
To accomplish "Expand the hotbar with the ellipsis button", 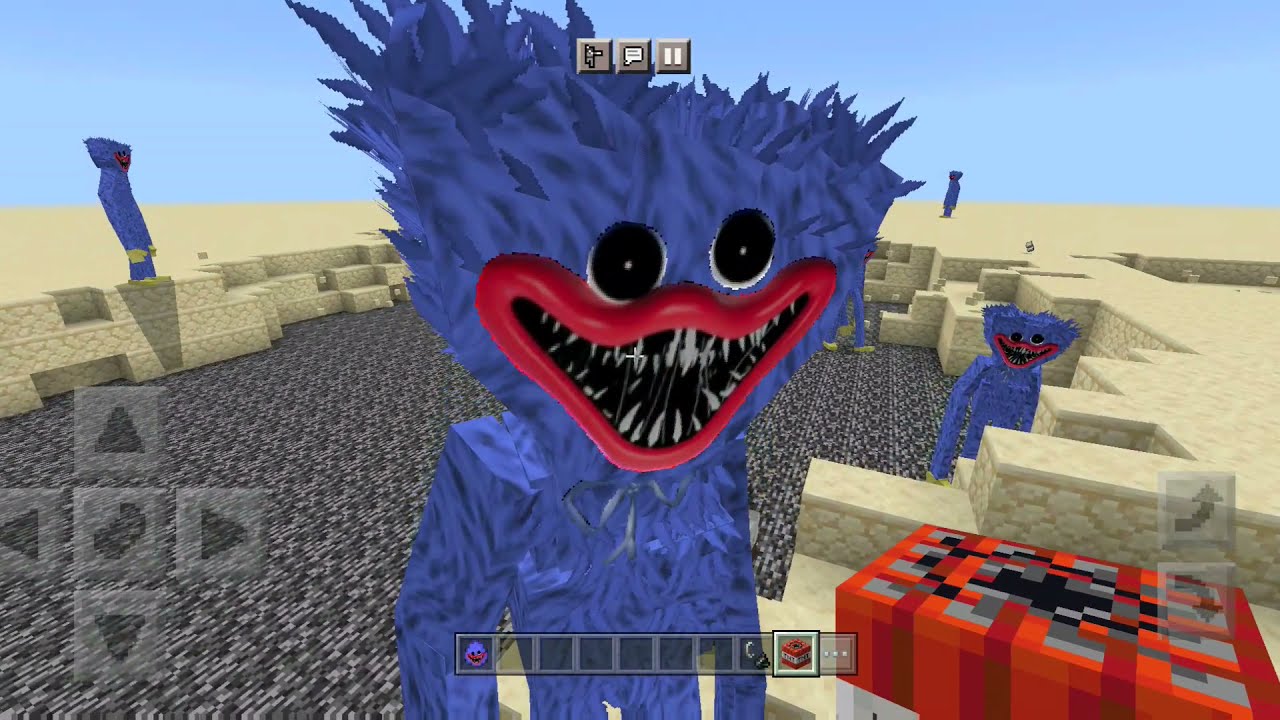I will pyautogui.click(x=834, y=651).
